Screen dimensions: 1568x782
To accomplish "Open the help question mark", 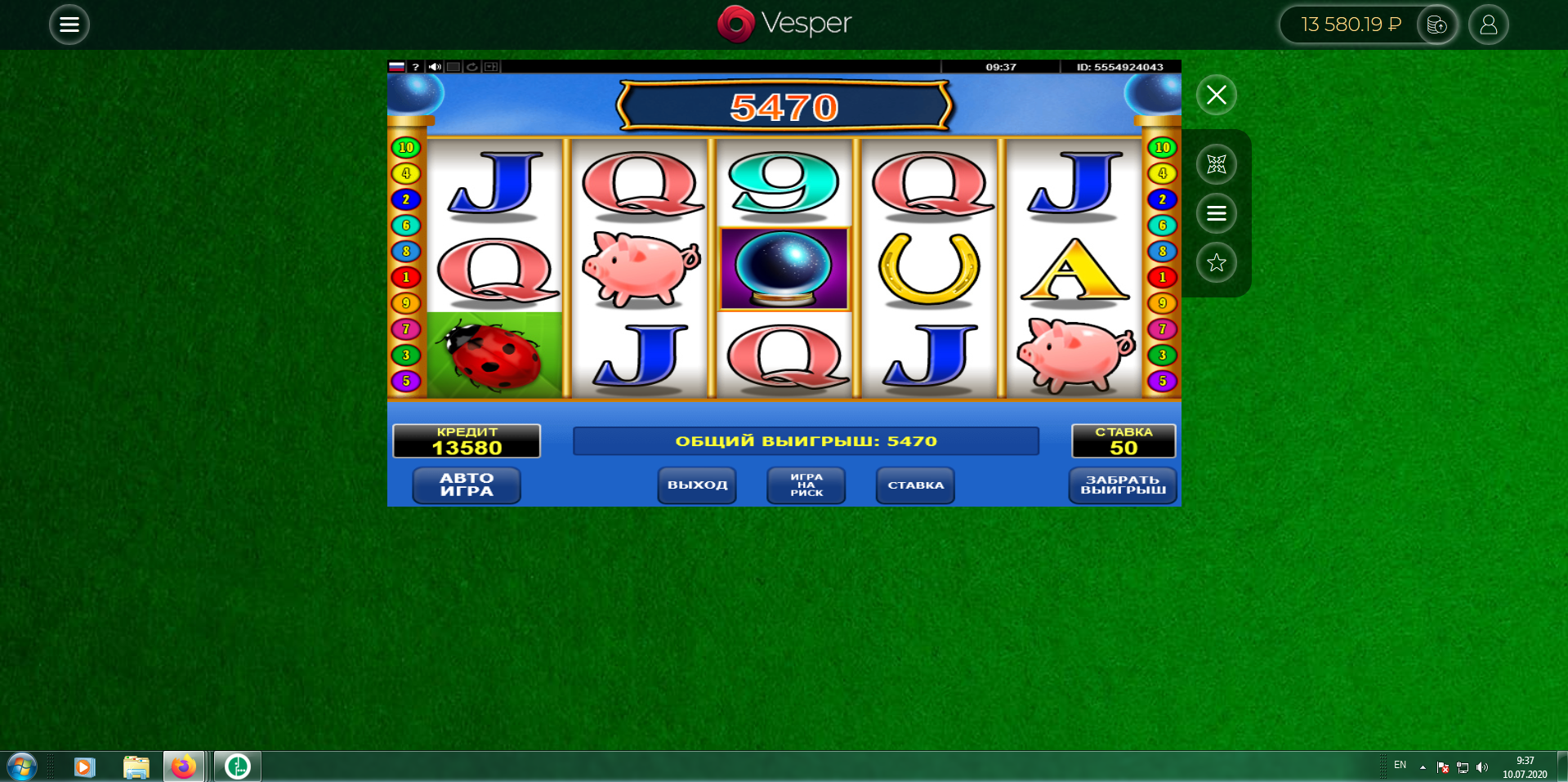I will point(416,67).
